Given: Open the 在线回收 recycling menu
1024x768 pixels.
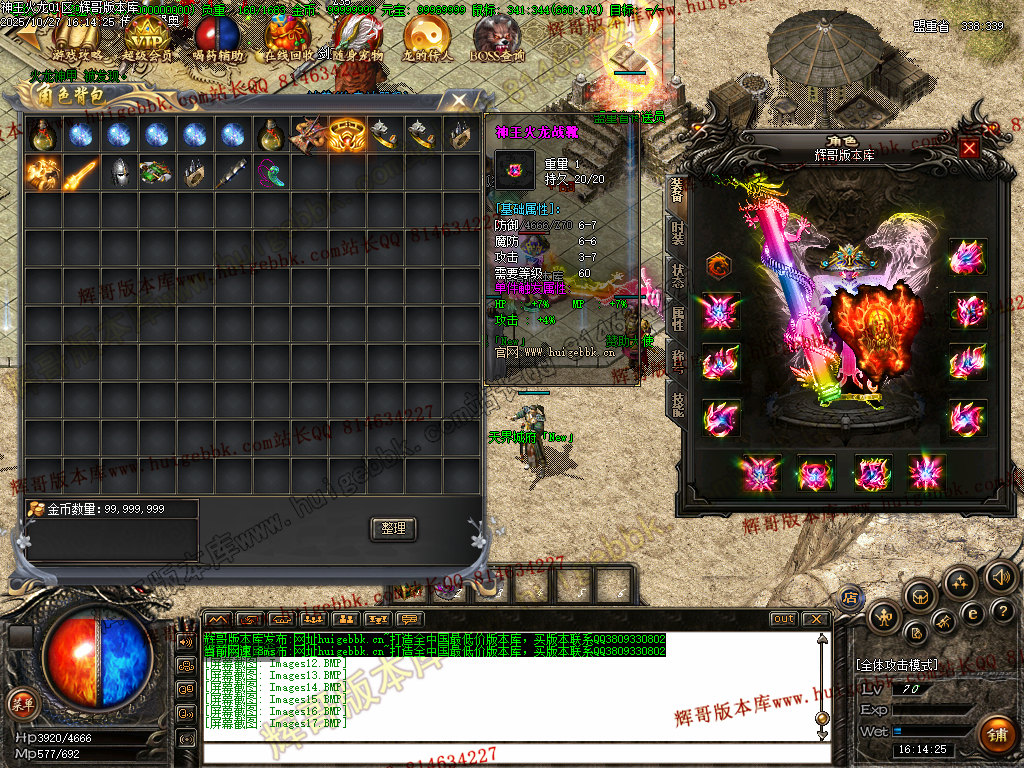Looking at the screenshot, I should pyautogui.click(x=289, y=38).
